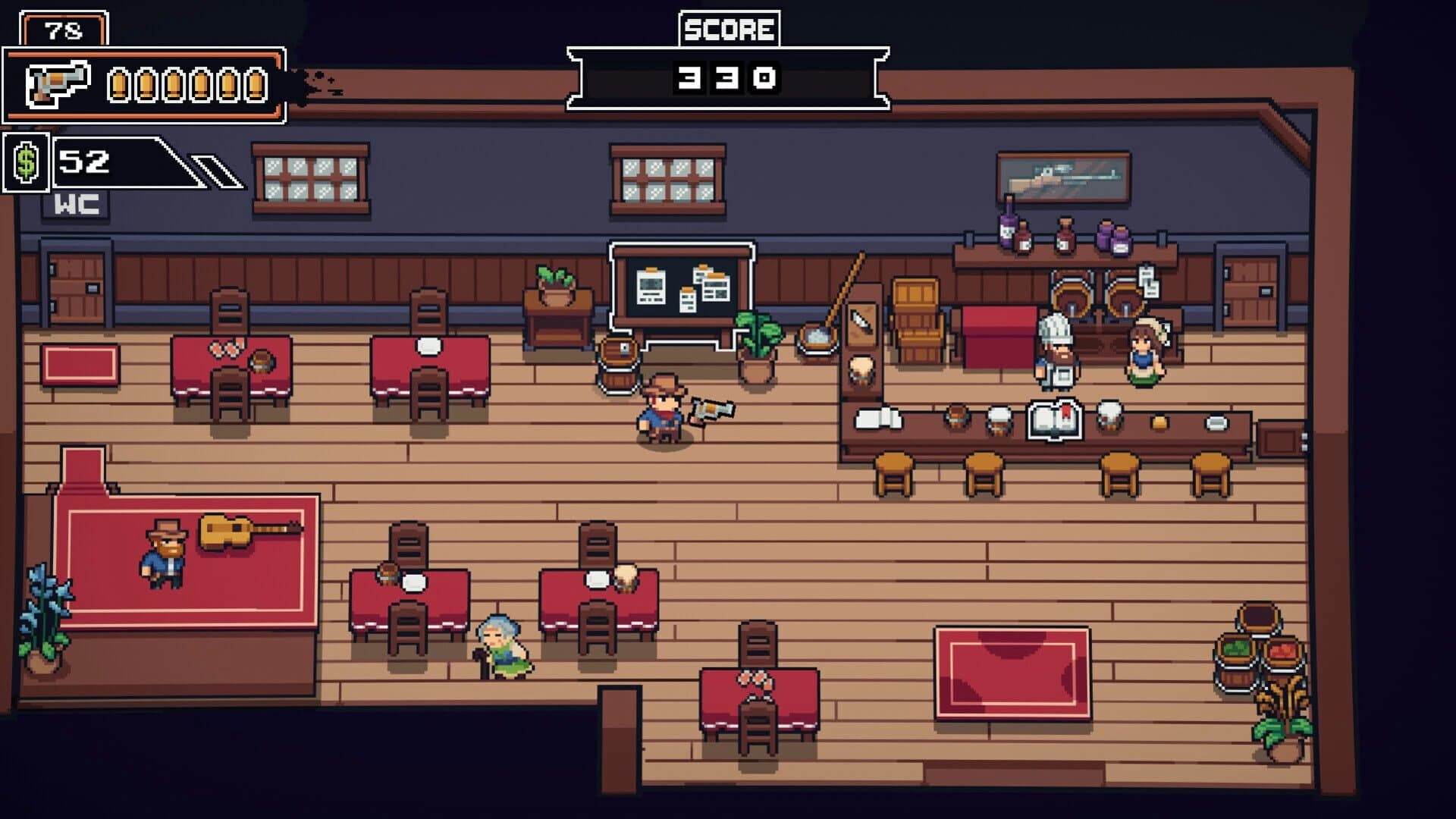Image resolution: width=1456 pixels, height=819 pixels.
Task: Click the score value 330
Action: 726,76
